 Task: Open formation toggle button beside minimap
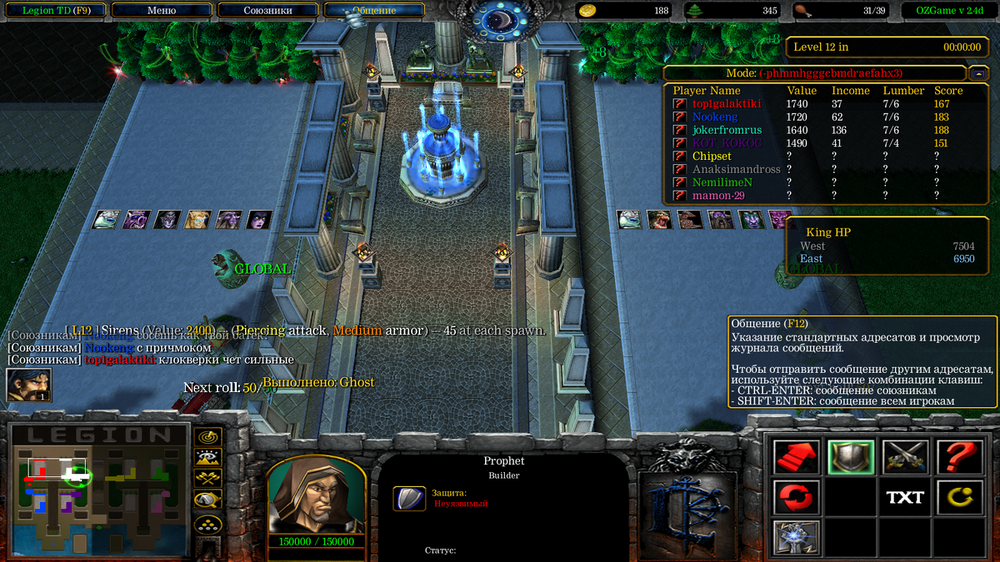208,522
